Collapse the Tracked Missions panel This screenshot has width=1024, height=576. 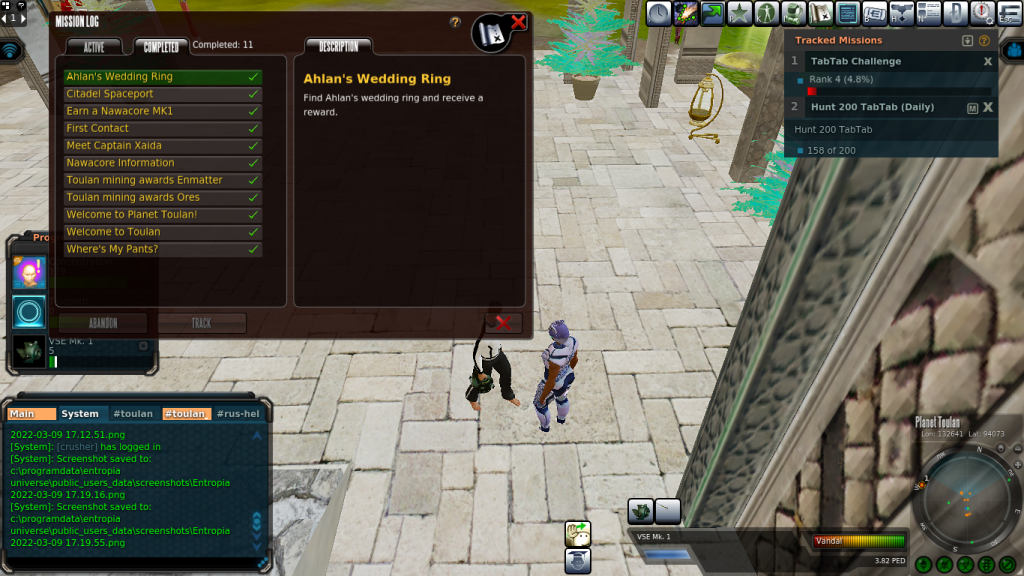(x=967, y=41)
